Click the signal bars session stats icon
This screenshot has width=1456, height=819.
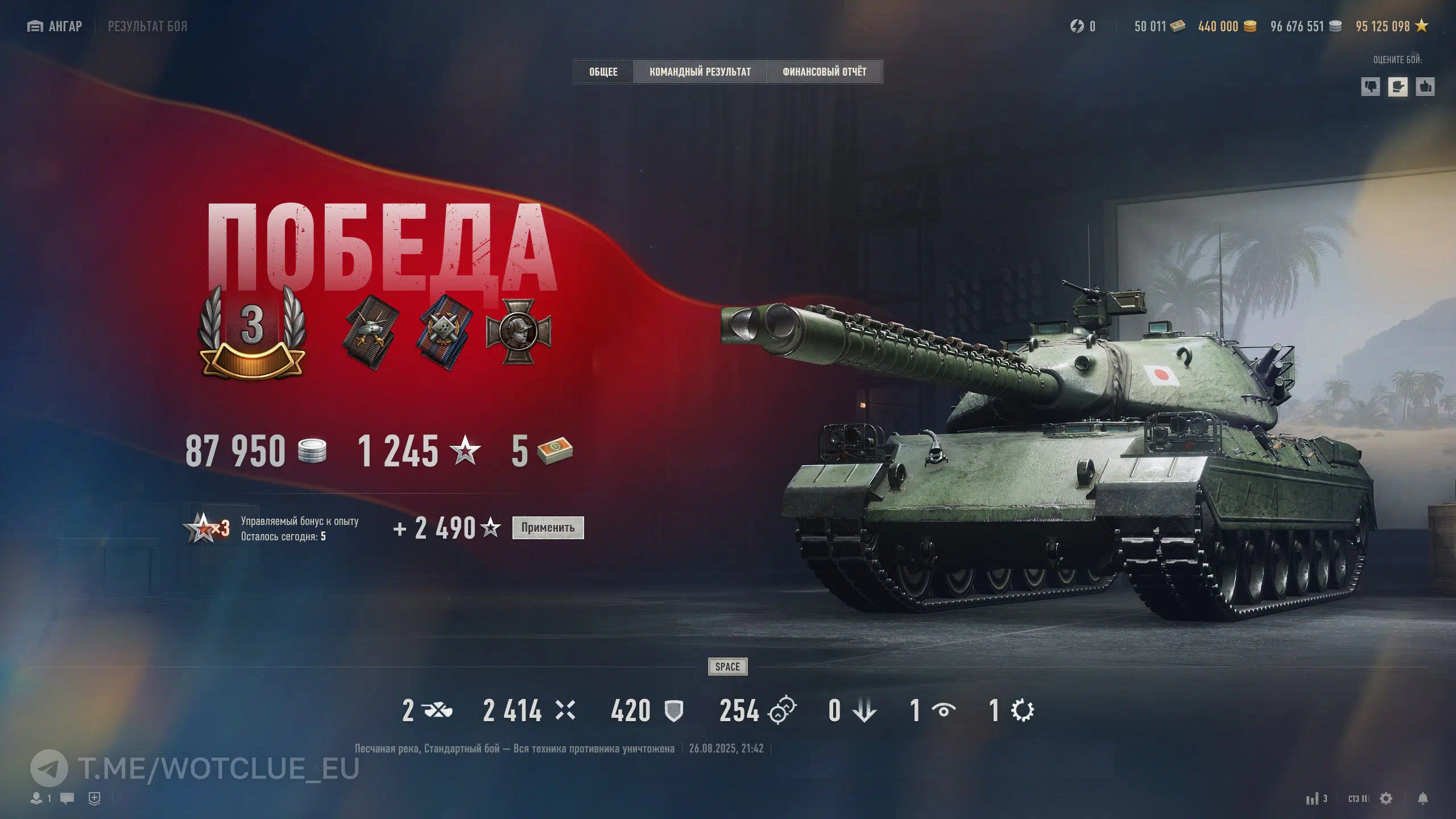pyautogui.click(x=1316, y=799)
